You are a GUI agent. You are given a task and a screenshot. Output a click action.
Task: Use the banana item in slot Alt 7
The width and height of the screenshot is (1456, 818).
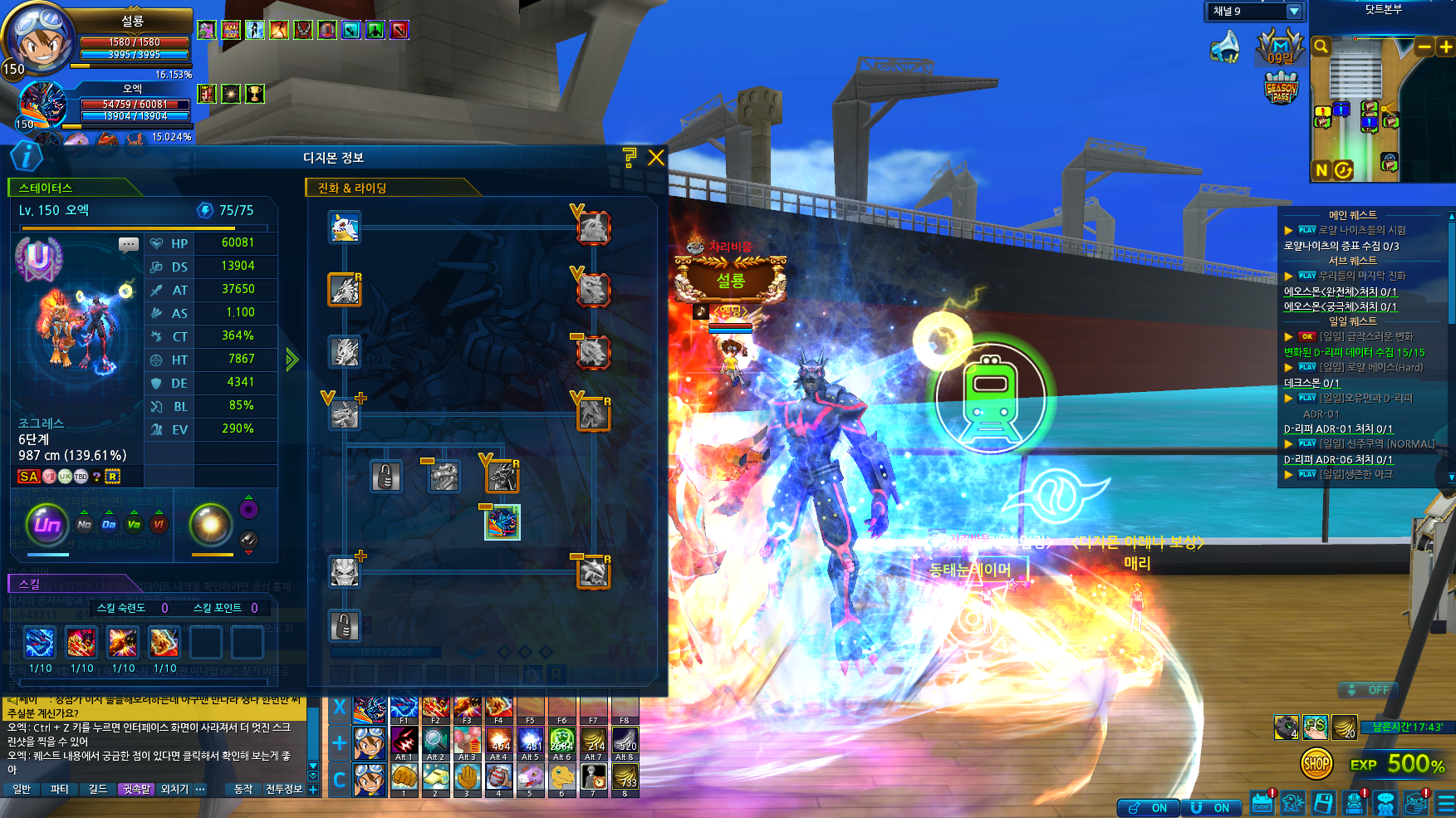[x=593, y=741]
